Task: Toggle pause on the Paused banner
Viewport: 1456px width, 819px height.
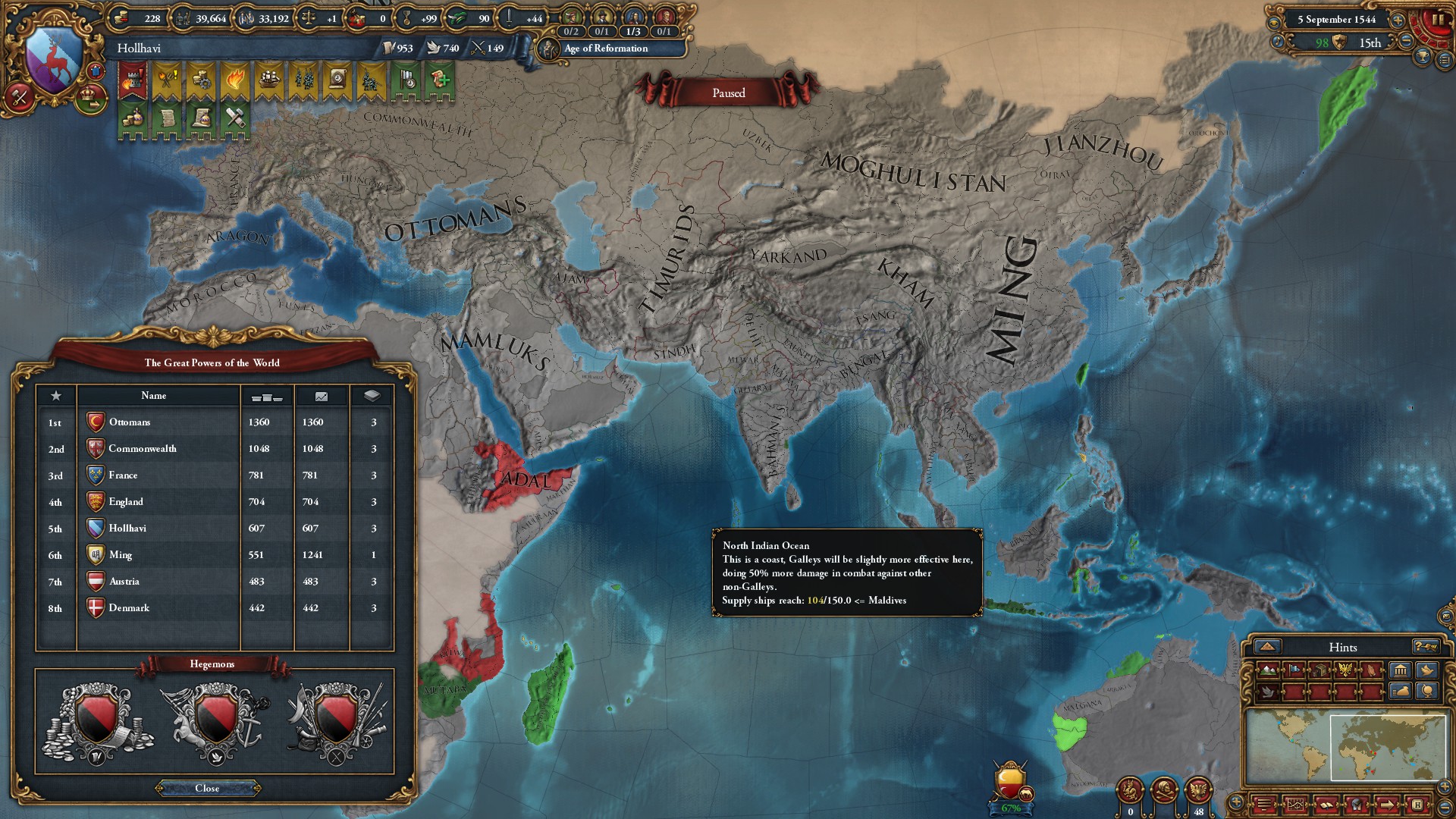Action: tap(728, 93)
